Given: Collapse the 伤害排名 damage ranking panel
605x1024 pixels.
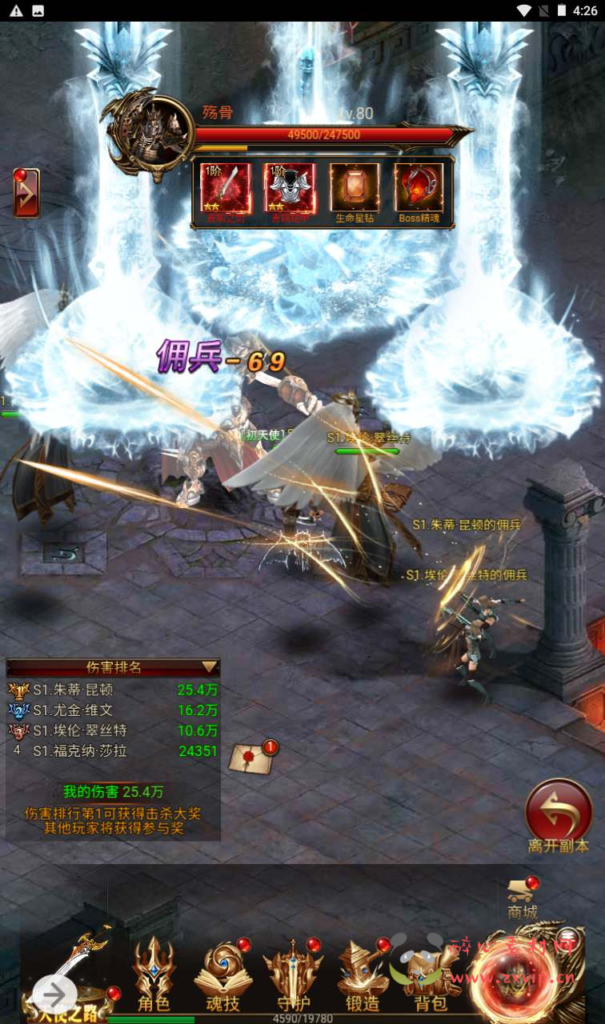Looking at the screenshot, I should point(209,666).
